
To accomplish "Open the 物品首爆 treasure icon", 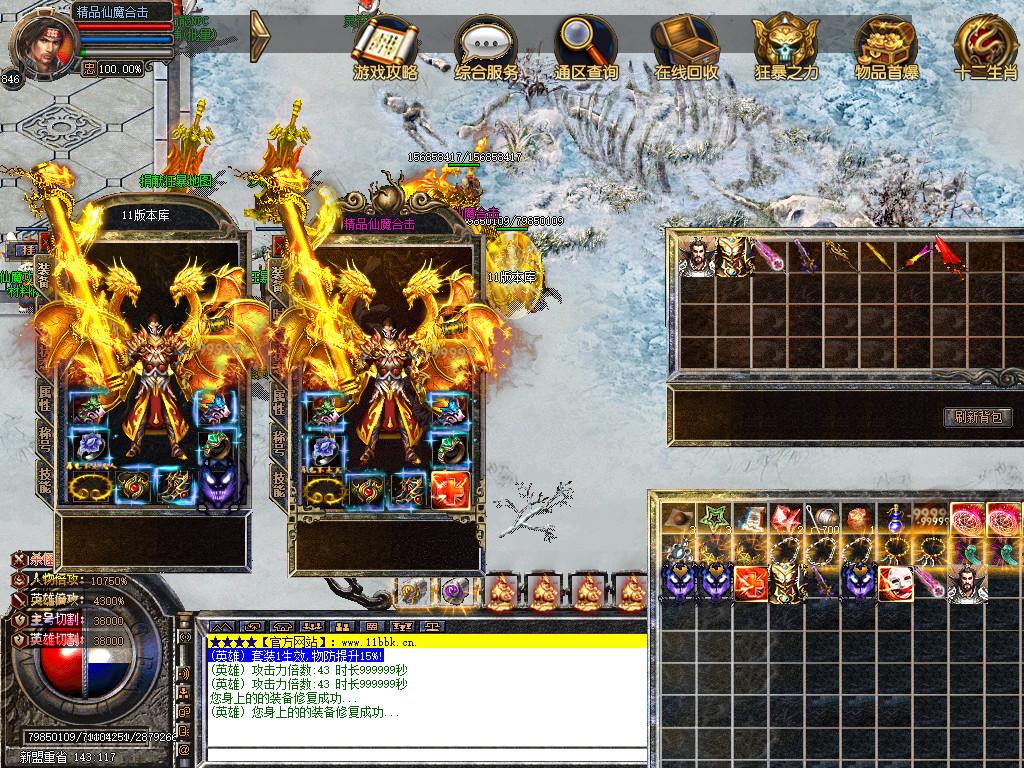I will 886,45.
